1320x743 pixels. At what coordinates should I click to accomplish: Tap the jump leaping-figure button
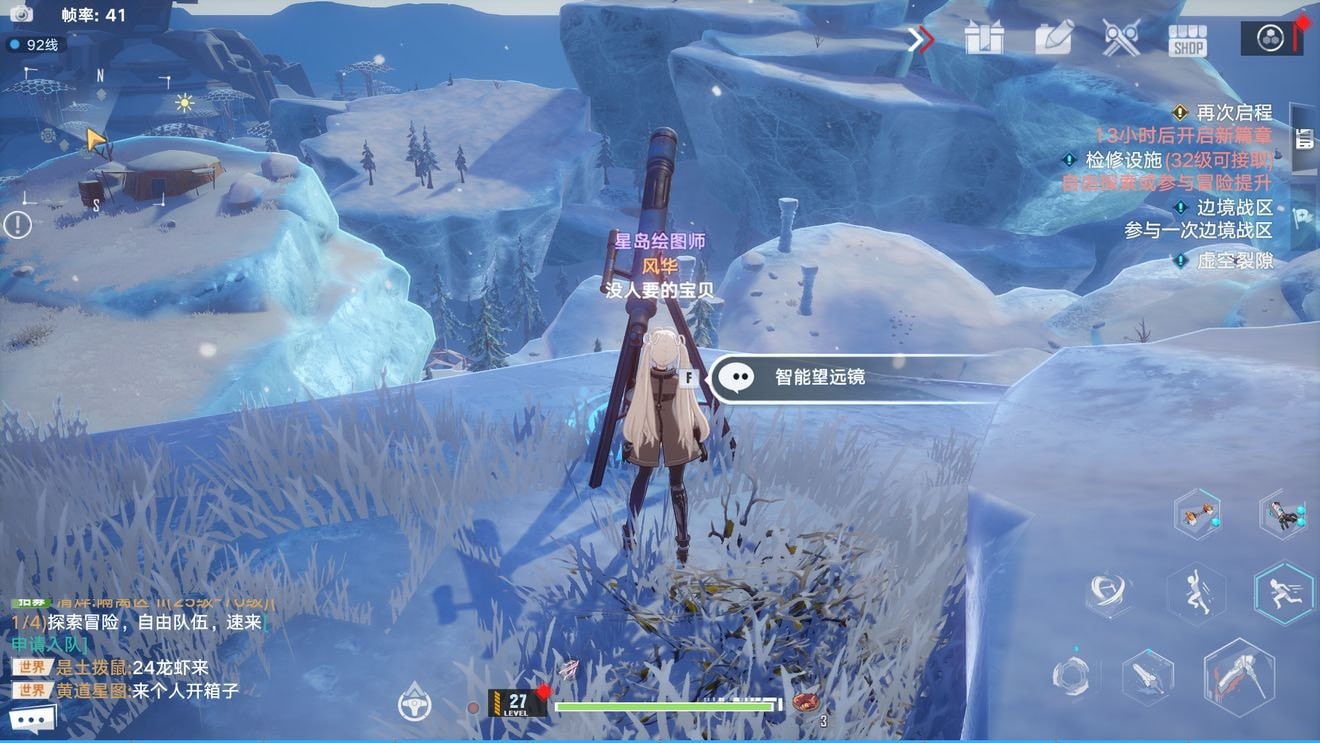1196,594
